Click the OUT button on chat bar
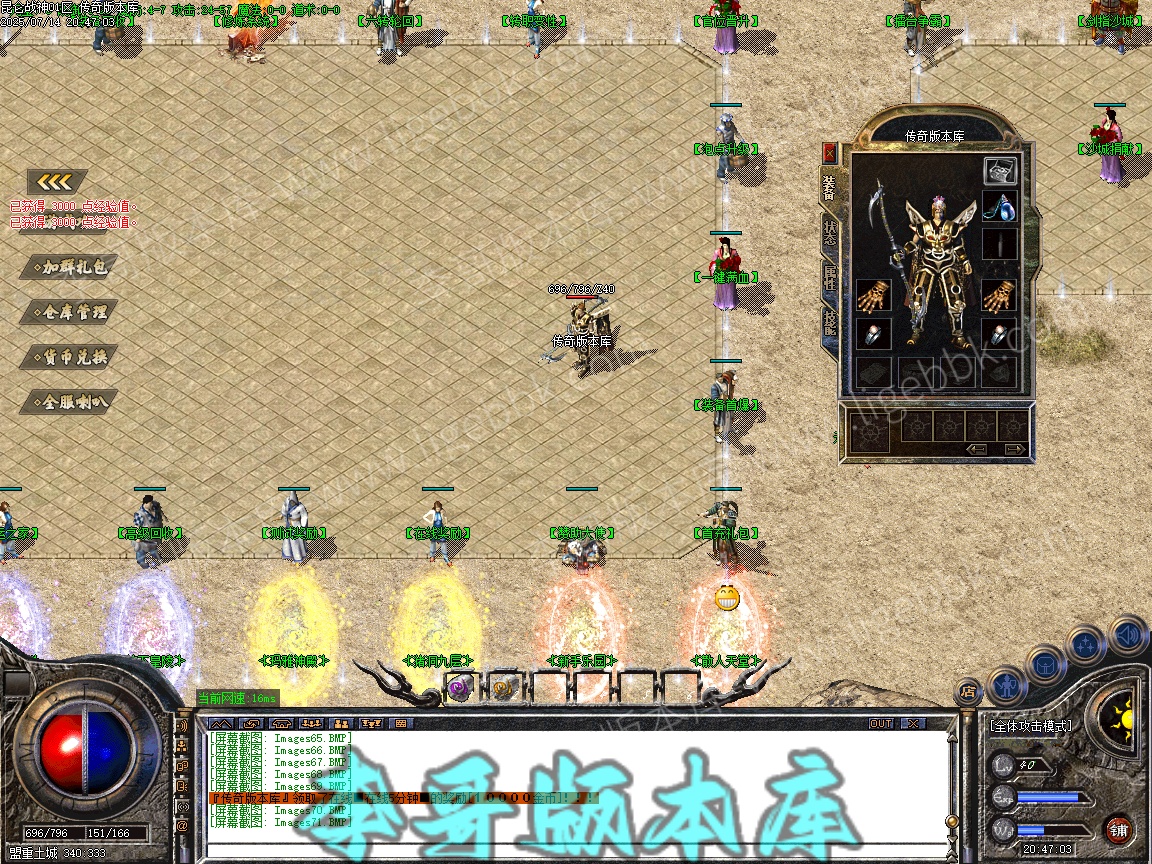This screenshot has width=1152, height=864. (880, 723)
